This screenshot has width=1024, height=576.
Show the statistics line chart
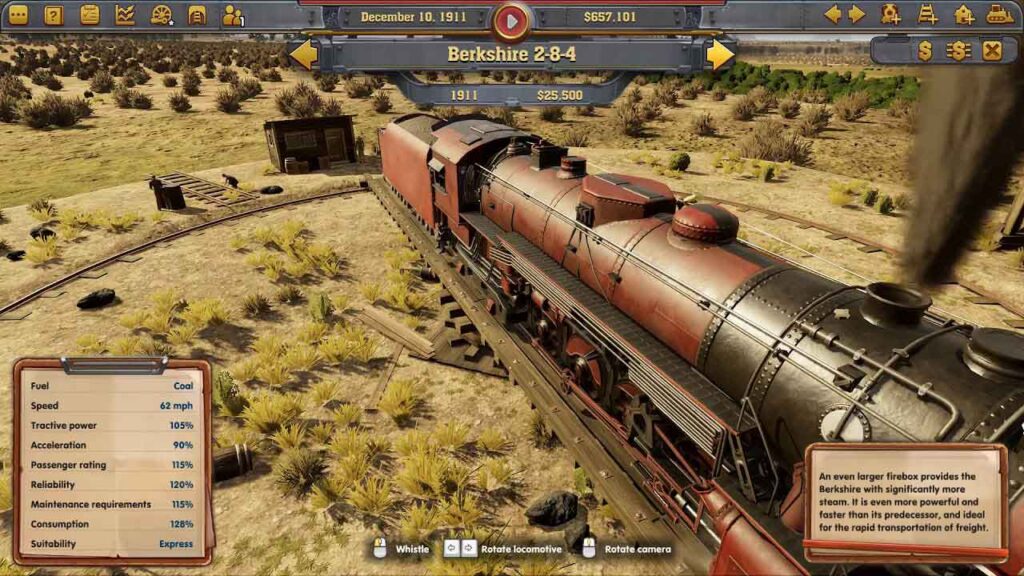[125, 15]
